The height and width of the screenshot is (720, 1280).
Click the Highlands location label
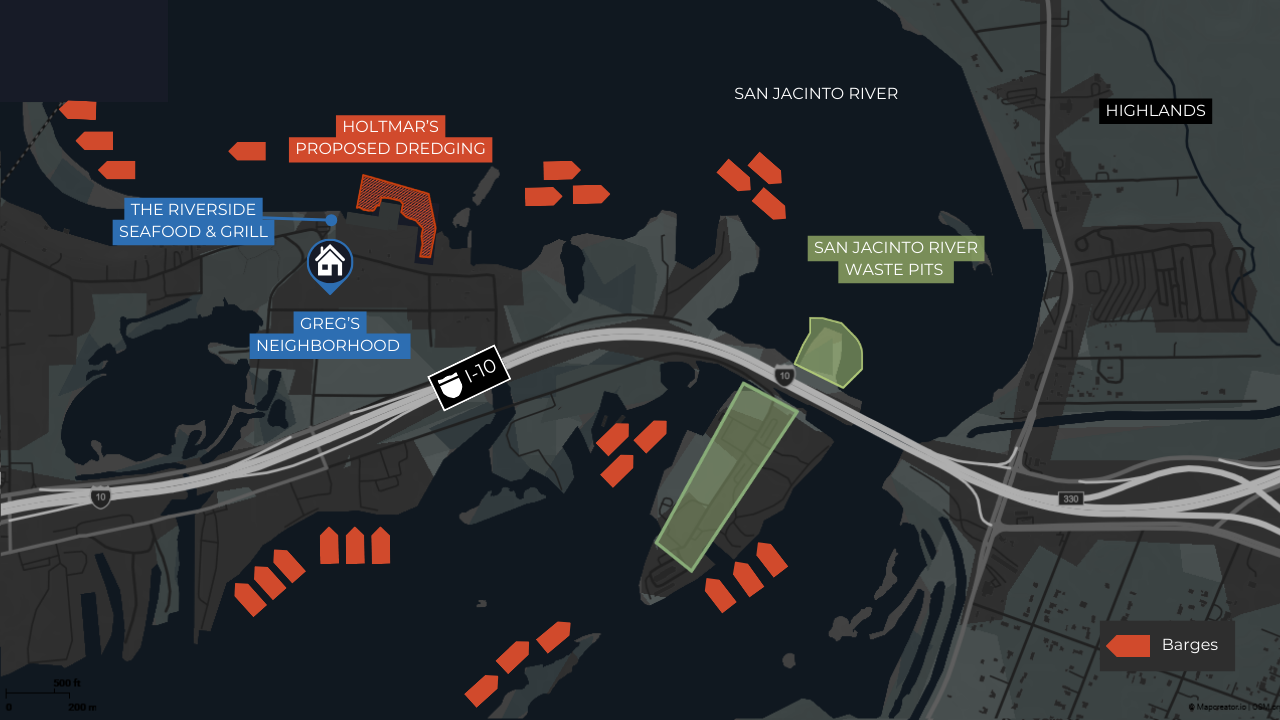(1155, 110)
